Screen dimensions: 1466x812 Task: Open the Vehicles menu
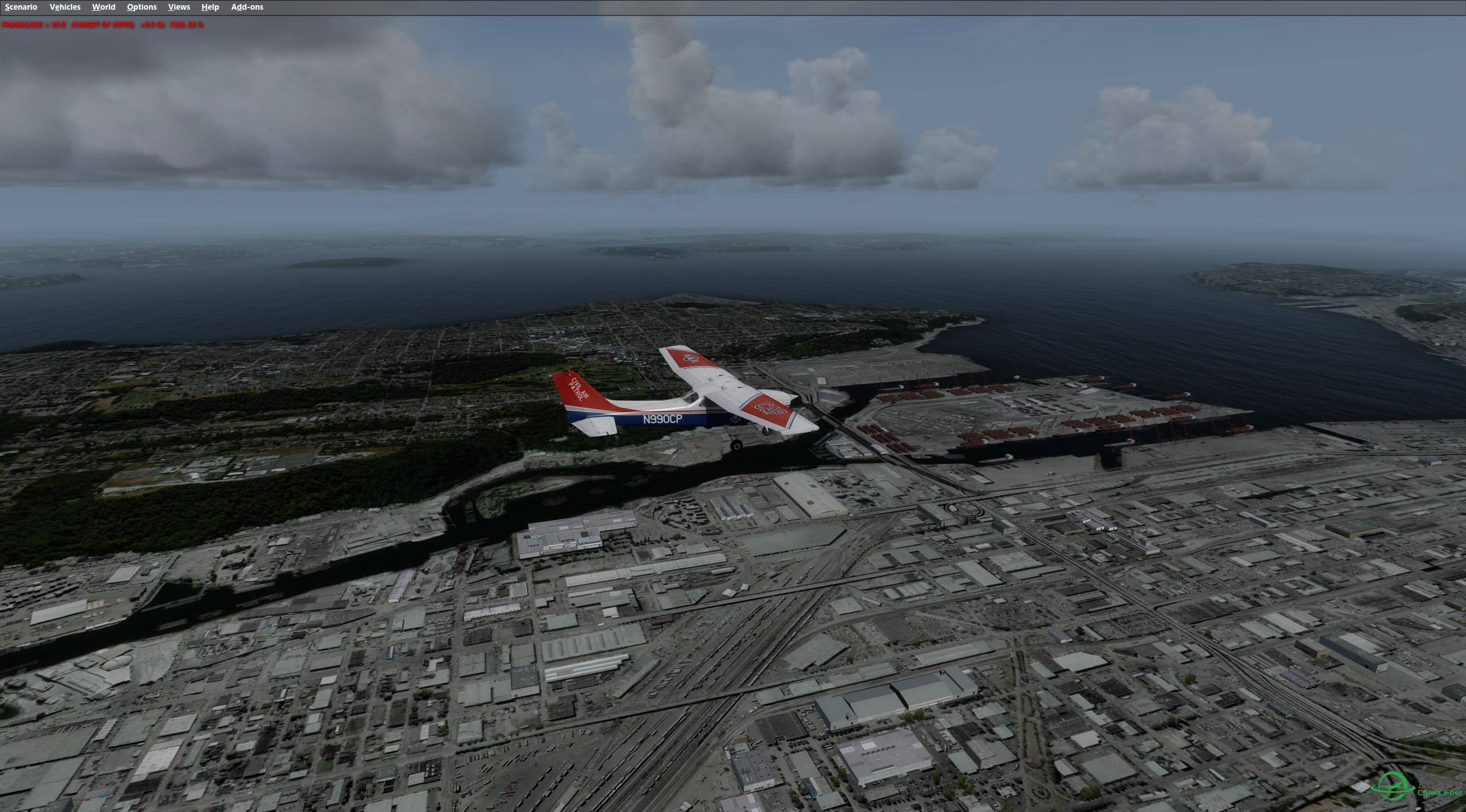65,7
